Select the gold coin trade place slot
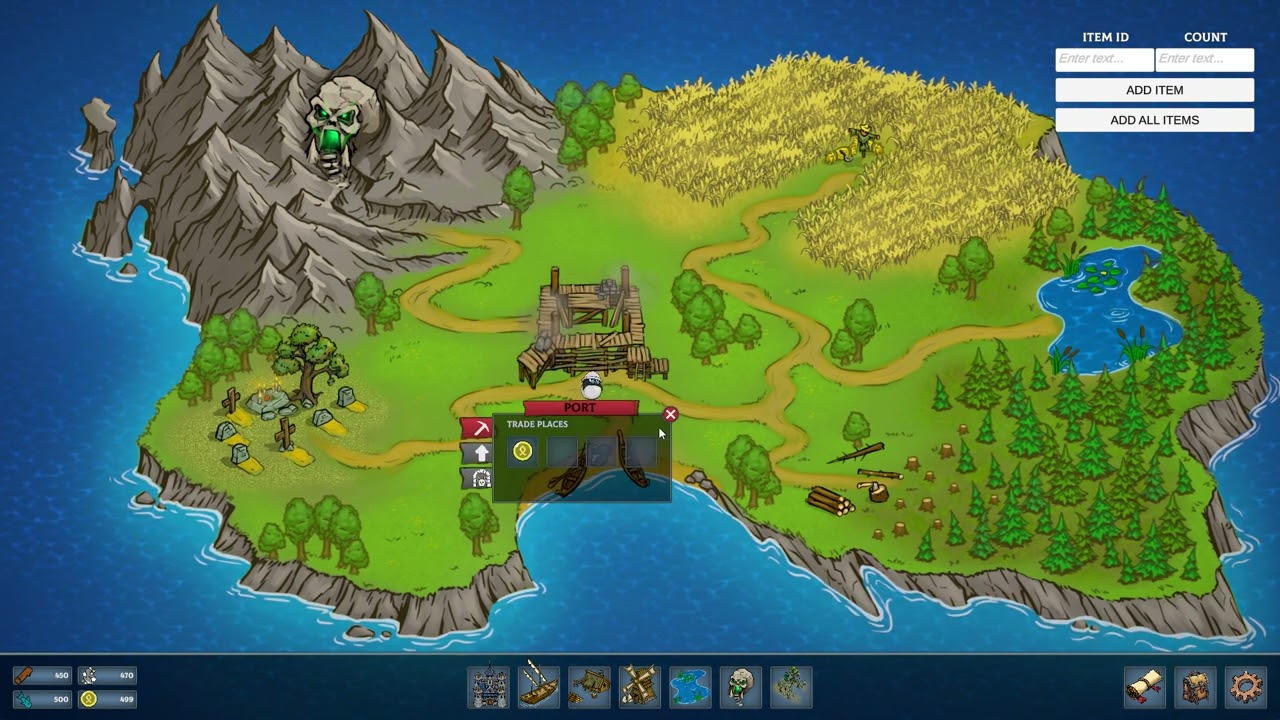 pyautogui.click(x=522, y=452)
